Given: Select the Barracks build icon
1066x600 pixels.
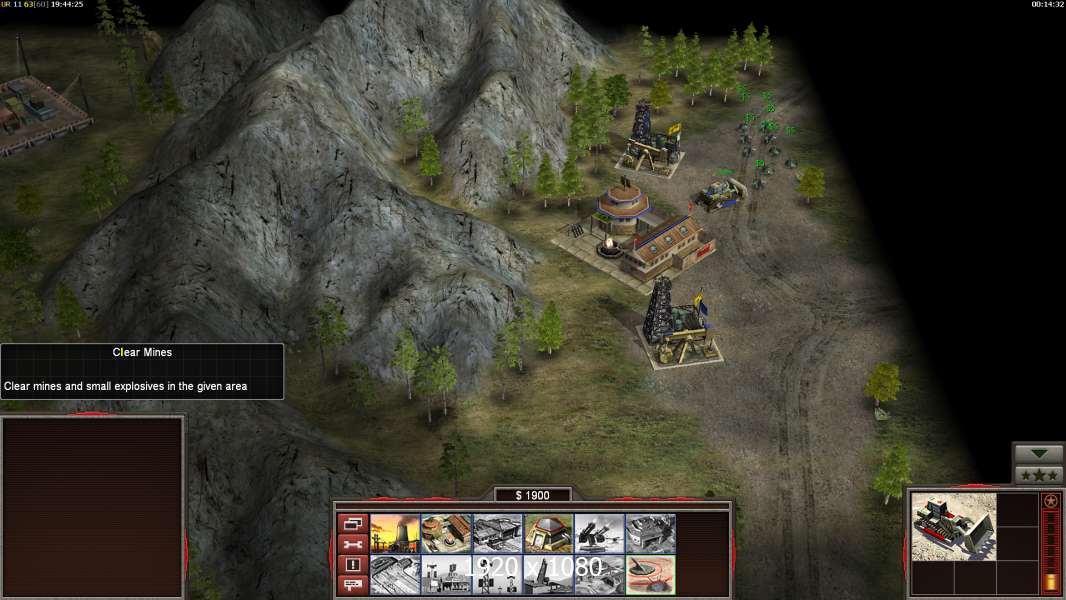Looking at the screenshot, I should (x=446, y=534).
